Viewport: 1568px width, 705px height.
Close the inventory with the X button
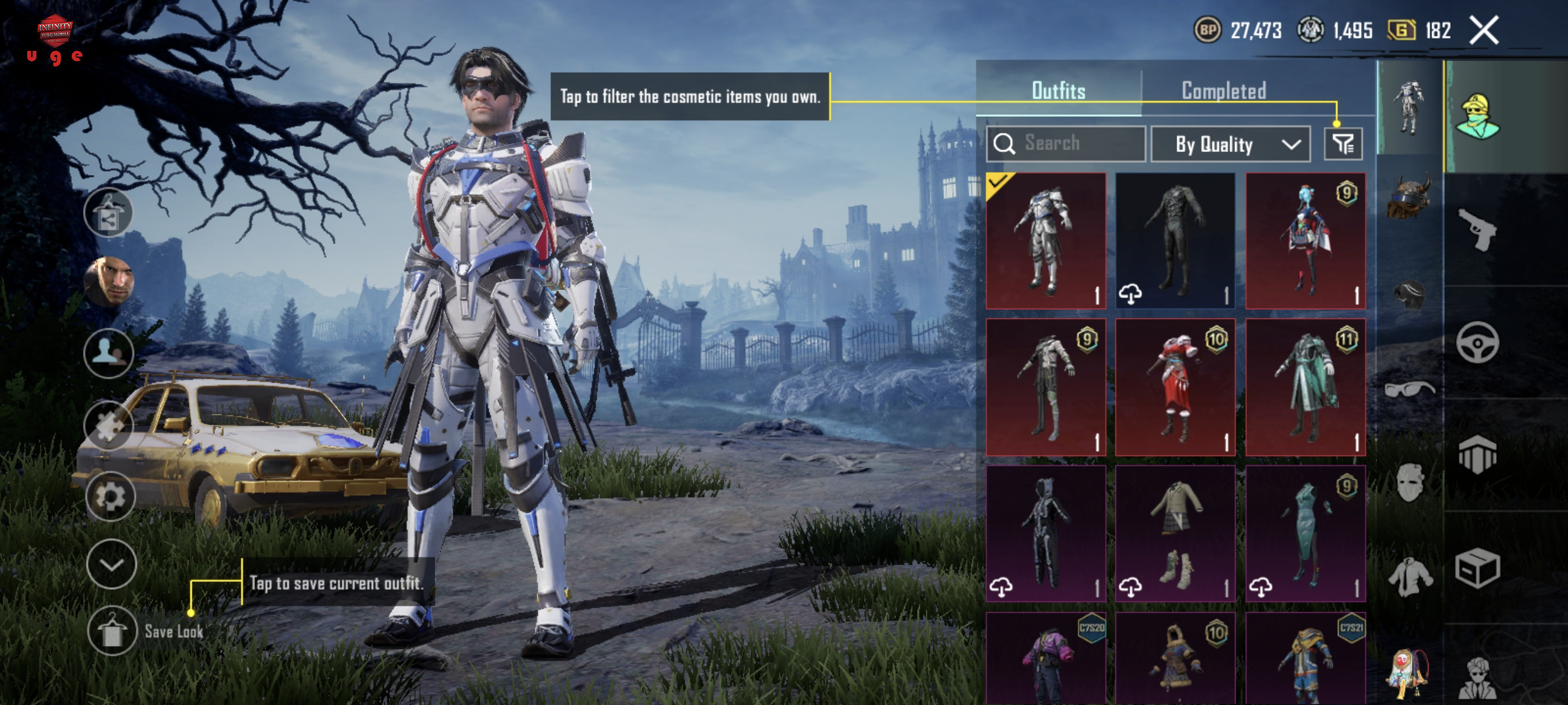click(x=1484, y=31)
